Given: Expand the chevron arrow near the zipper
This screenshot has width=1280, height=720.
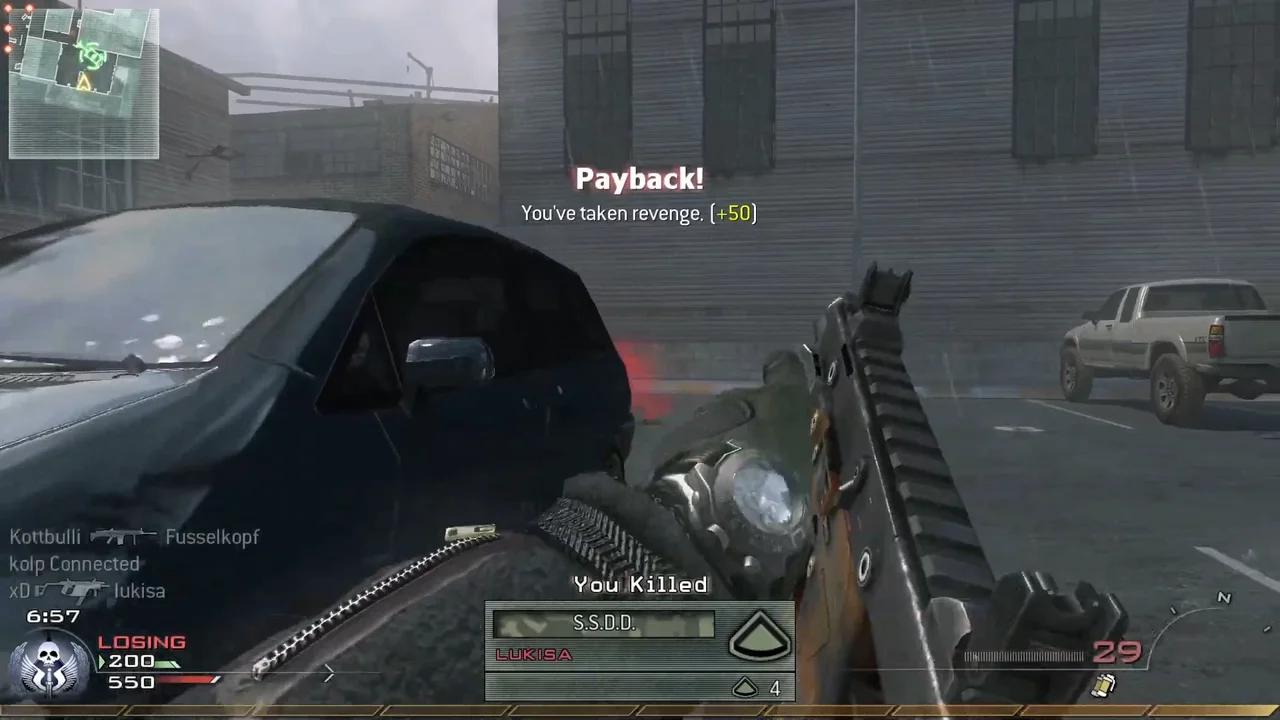Looking at the screenshot, I should 330,674.
